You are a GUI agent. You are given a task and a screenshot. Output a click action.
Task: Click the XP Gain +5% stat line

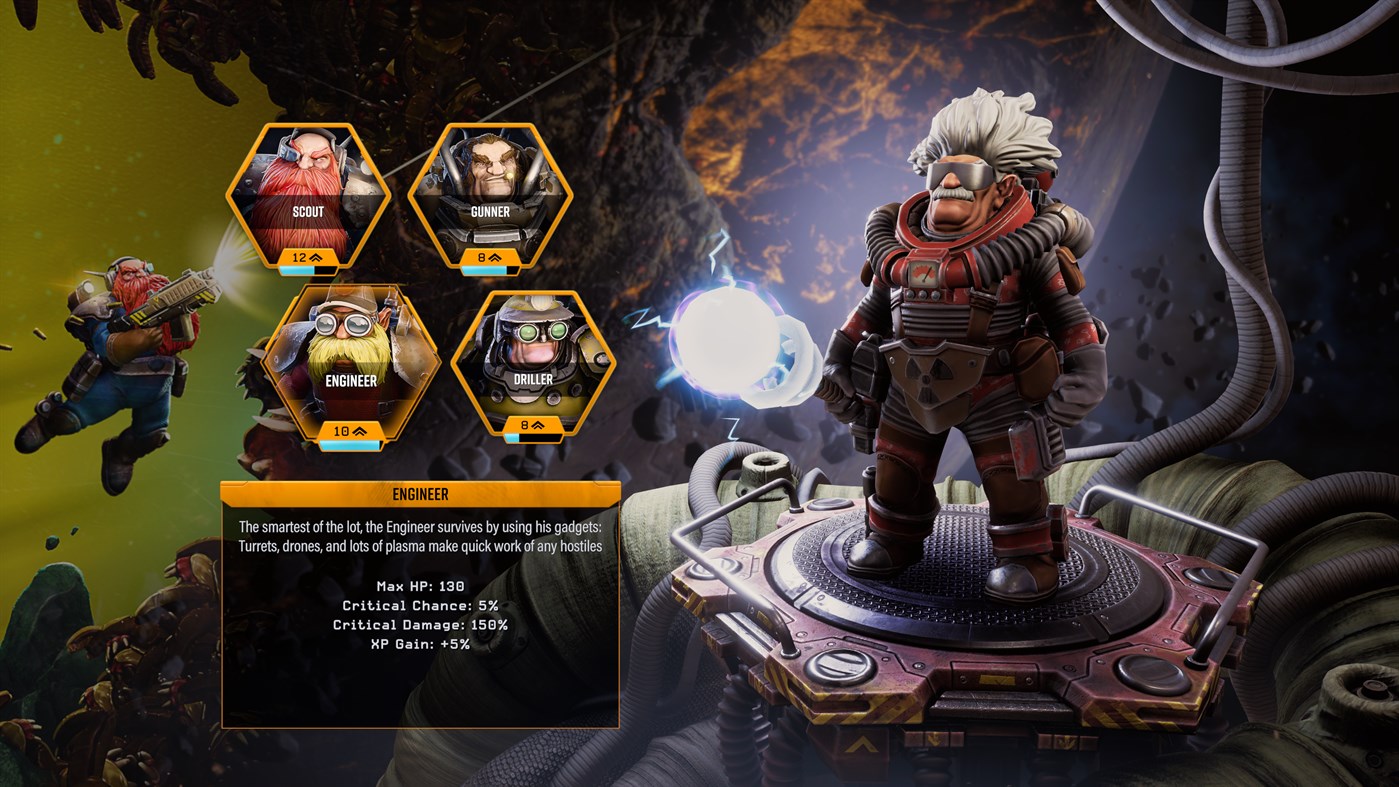click(419, 644)
